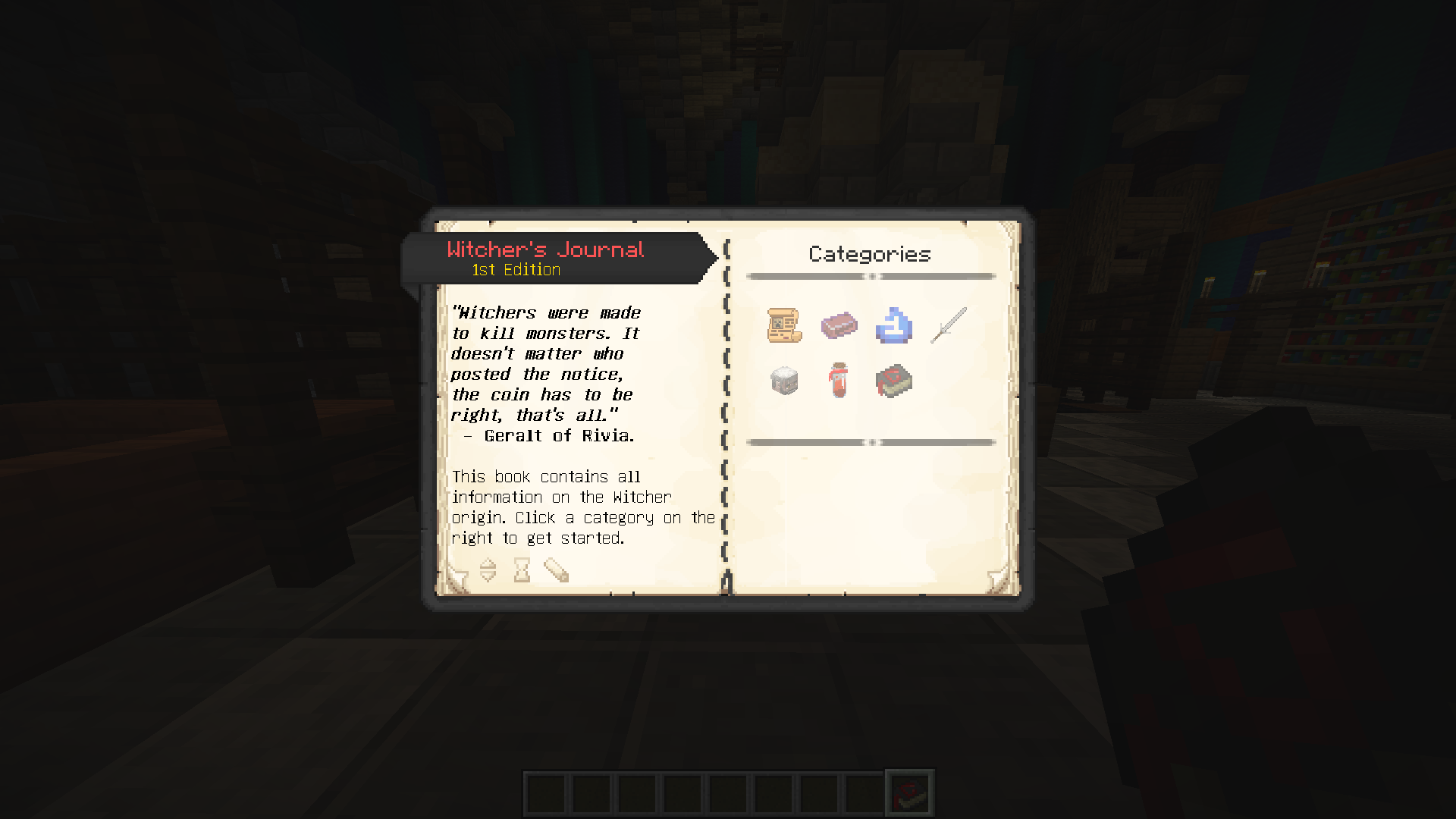Open the Categories page divider line
This screenshot has width=1456, height=819.
point(869,277)
